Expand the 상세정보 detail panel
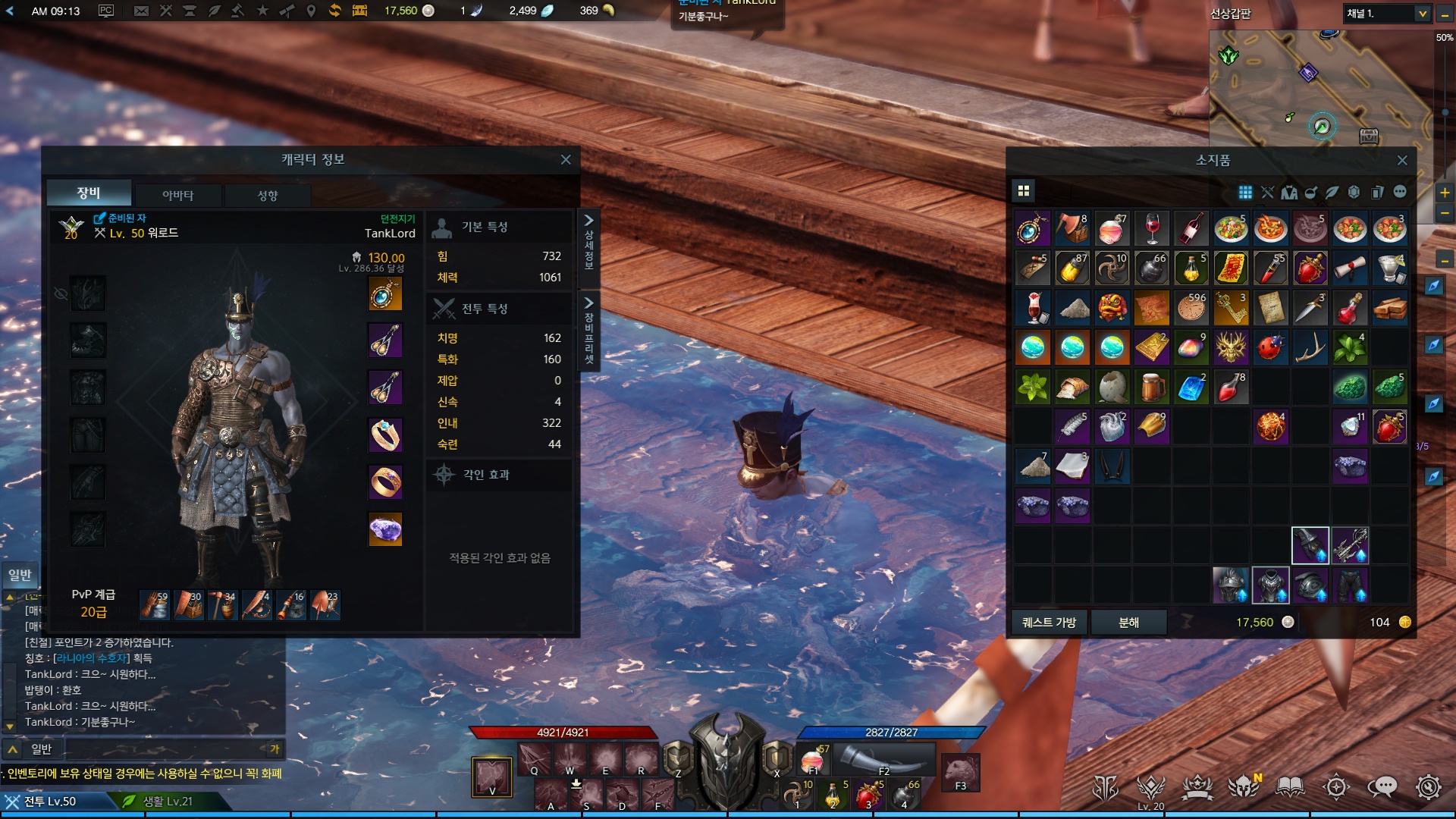The height and width of the screenshot is (819, 1456). (588, 241)
